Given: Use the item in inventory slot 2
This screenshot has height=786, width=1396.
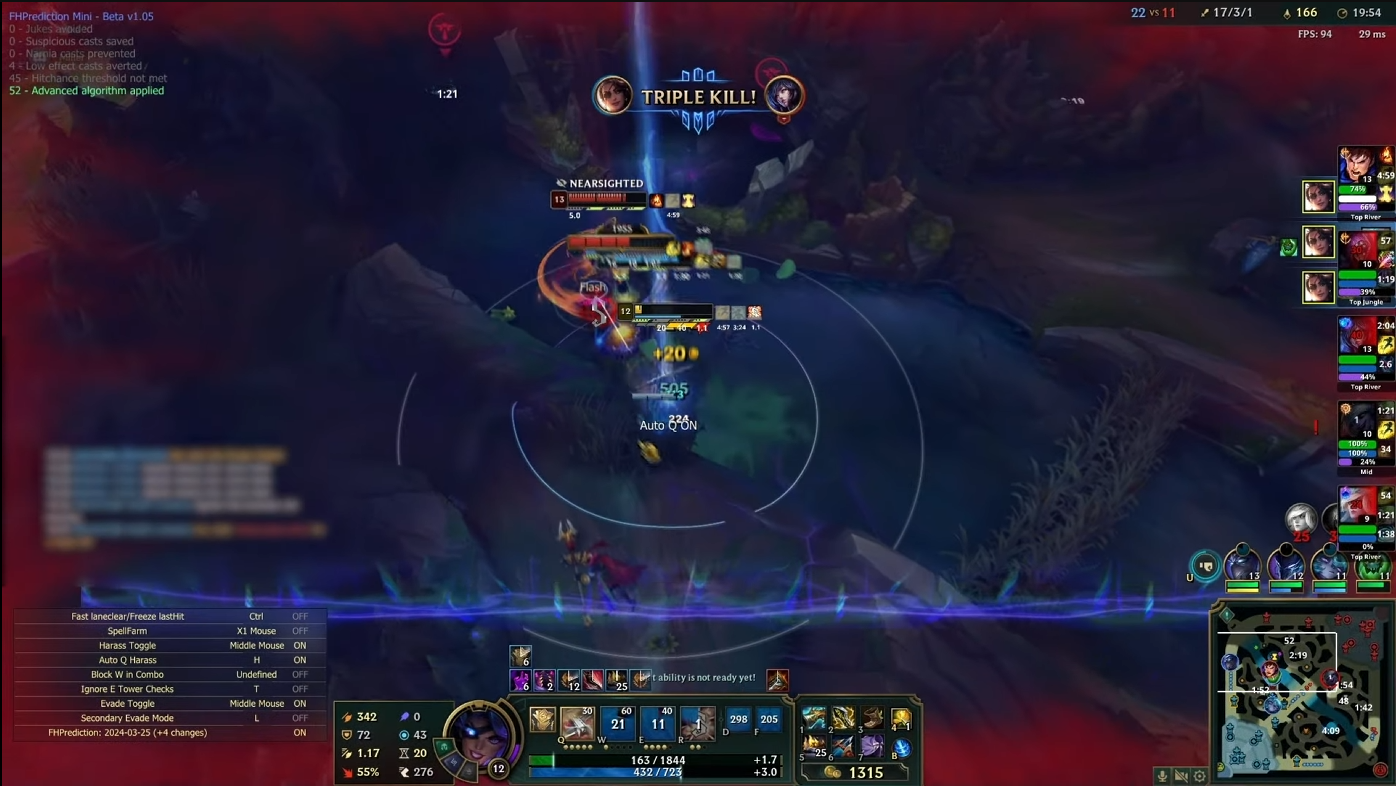Looking at the screenshot, I should click(844, 719).
